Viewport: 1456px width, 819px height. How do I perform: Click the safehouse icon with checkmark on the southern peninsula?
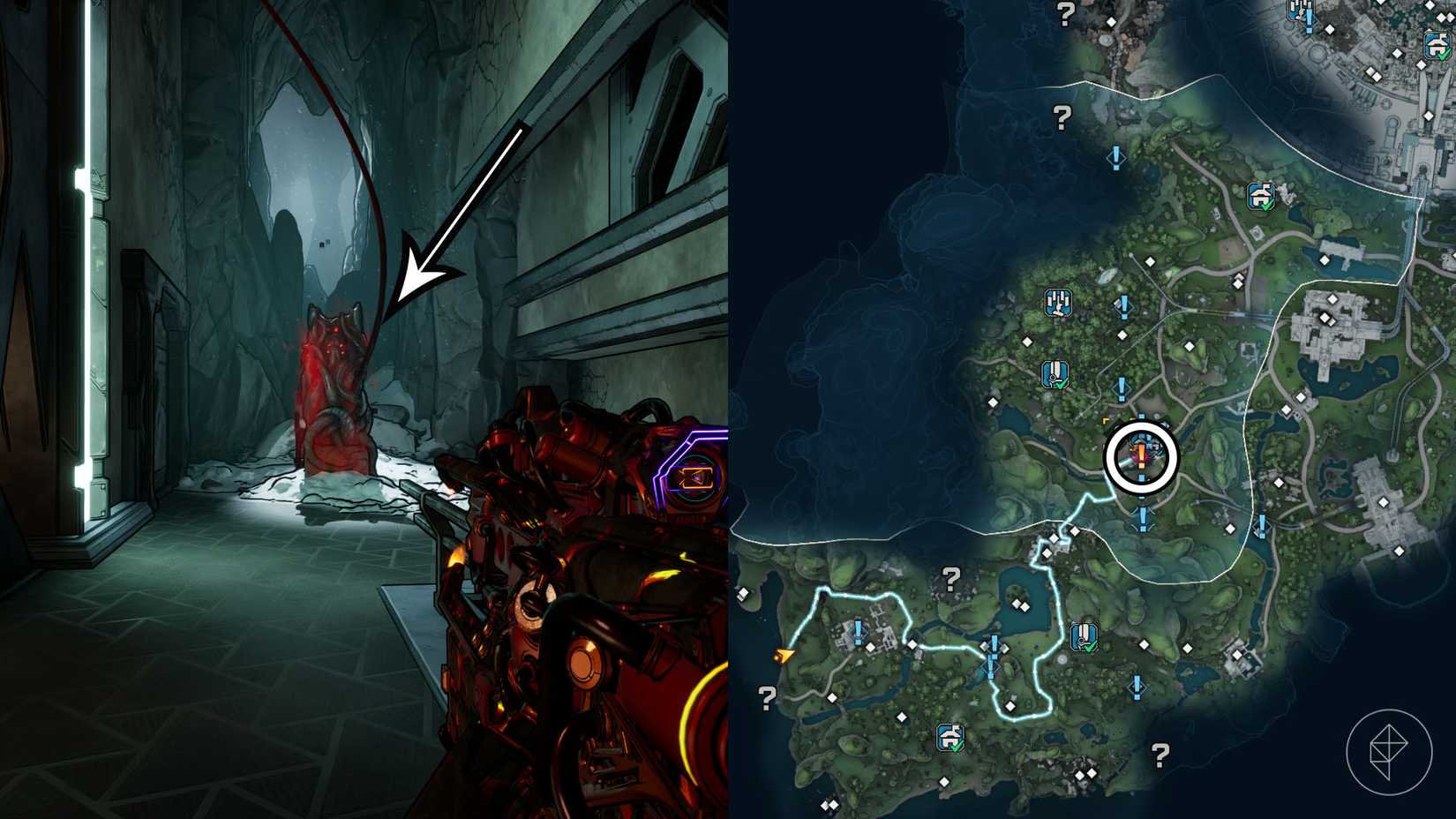[x=949, y=737]
